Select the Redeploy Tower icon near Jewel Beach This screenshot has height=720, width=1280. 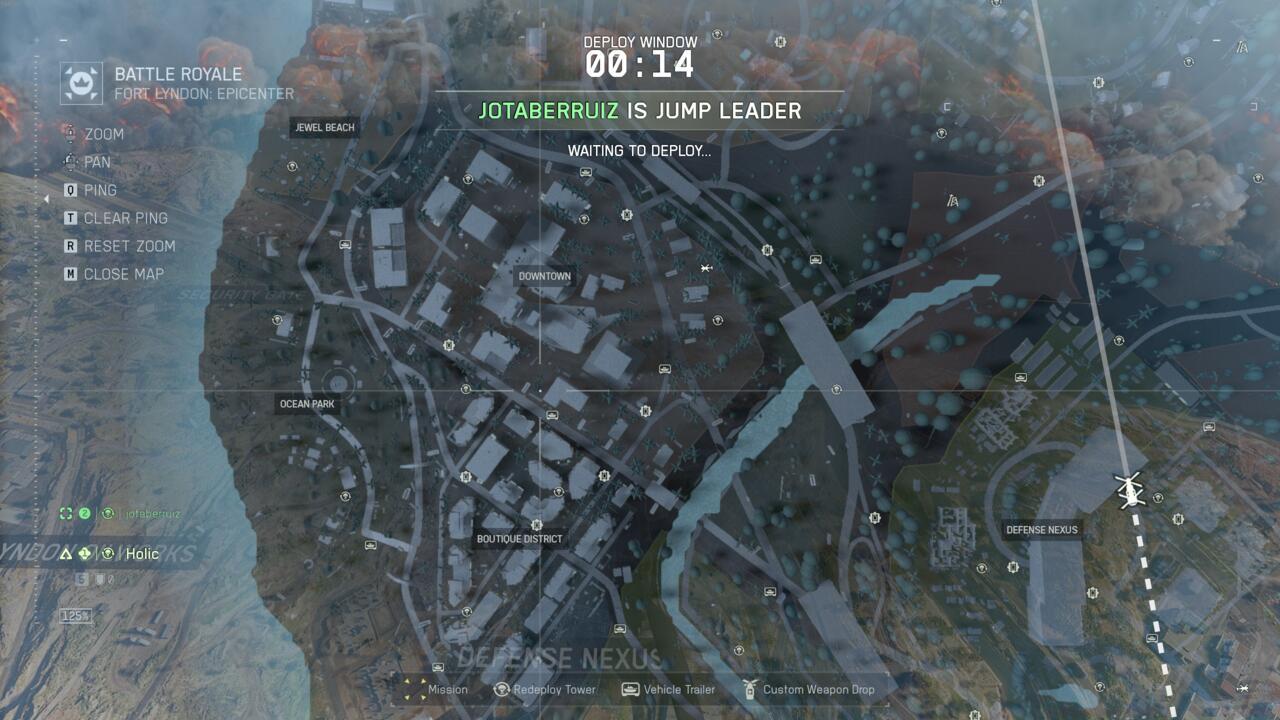click(292, 167)
